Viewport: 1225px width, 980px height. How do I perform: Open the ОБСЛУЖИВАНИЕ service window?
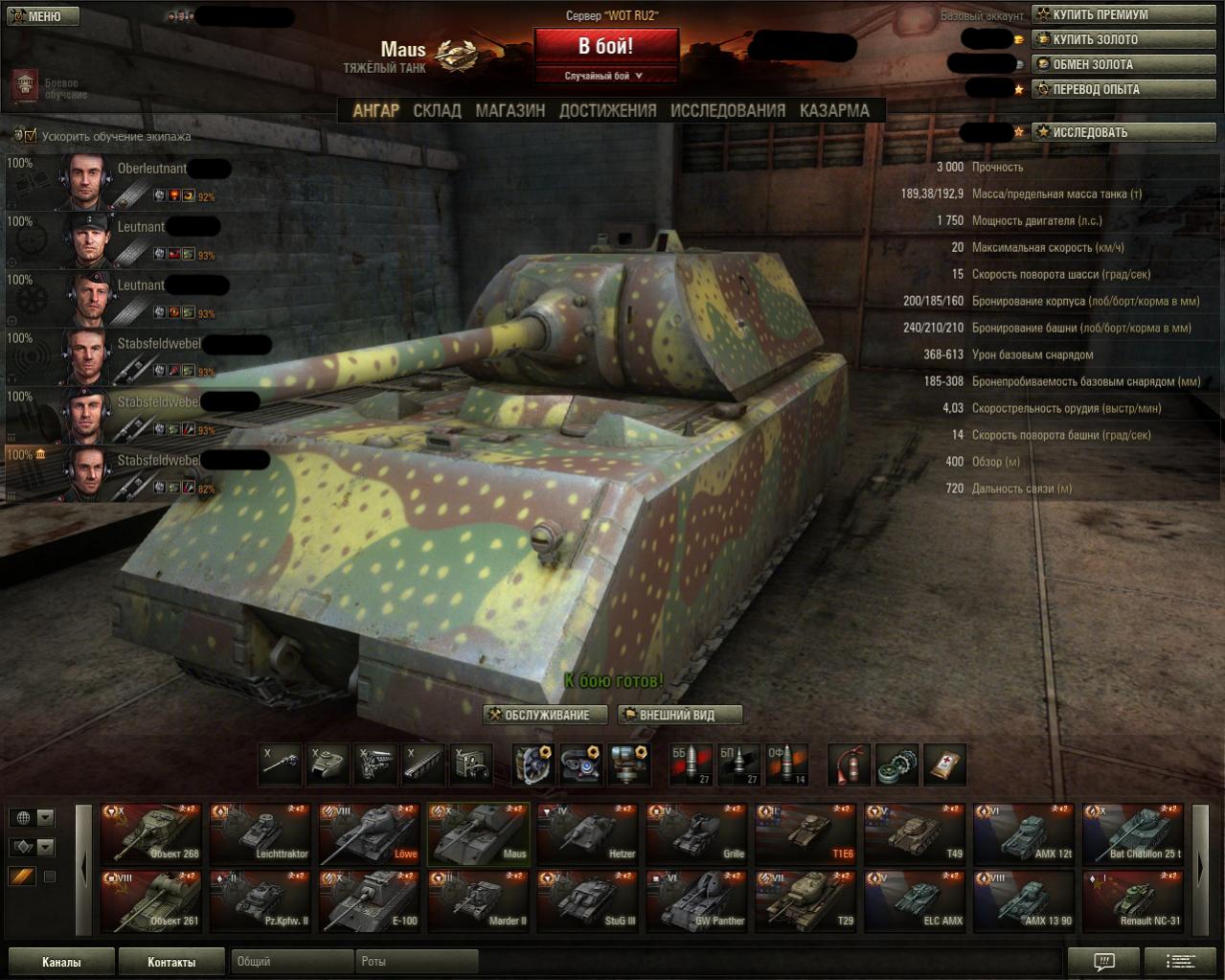[547, 715]
